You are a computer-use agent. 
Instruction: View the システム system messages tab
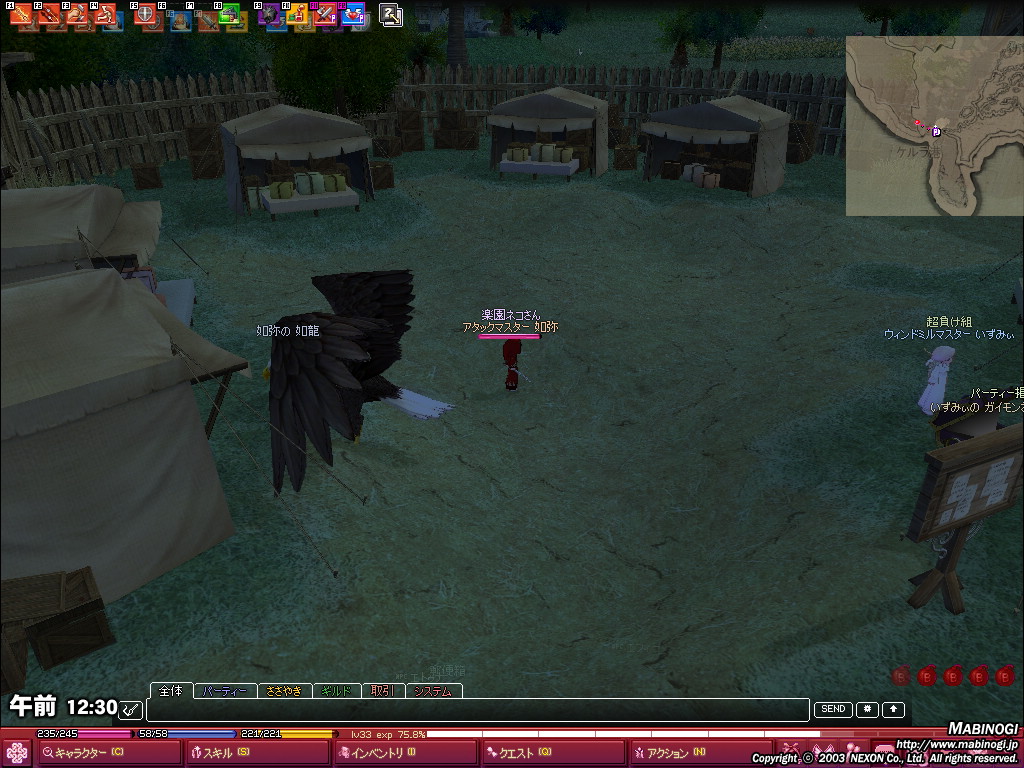[432, 691]
